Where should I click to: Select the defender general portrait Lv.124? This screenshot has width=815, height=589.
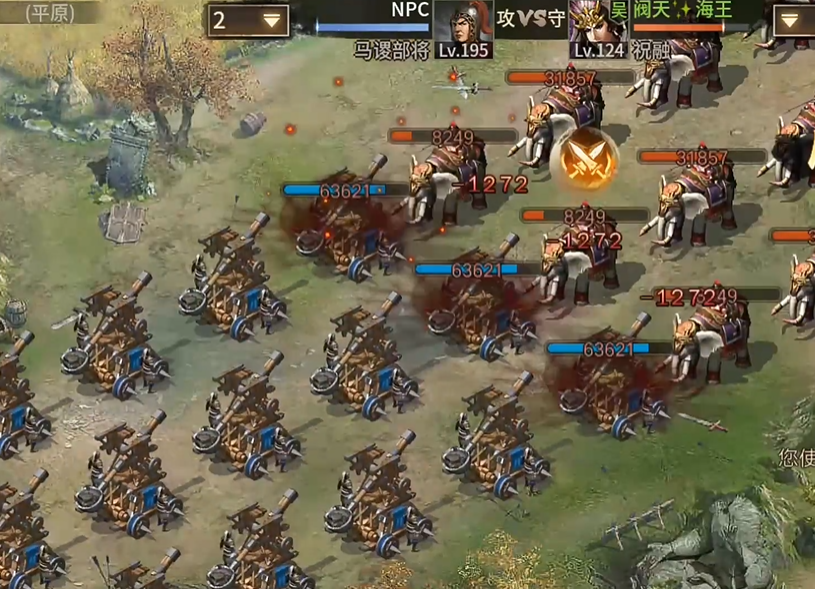pos(598,29)
